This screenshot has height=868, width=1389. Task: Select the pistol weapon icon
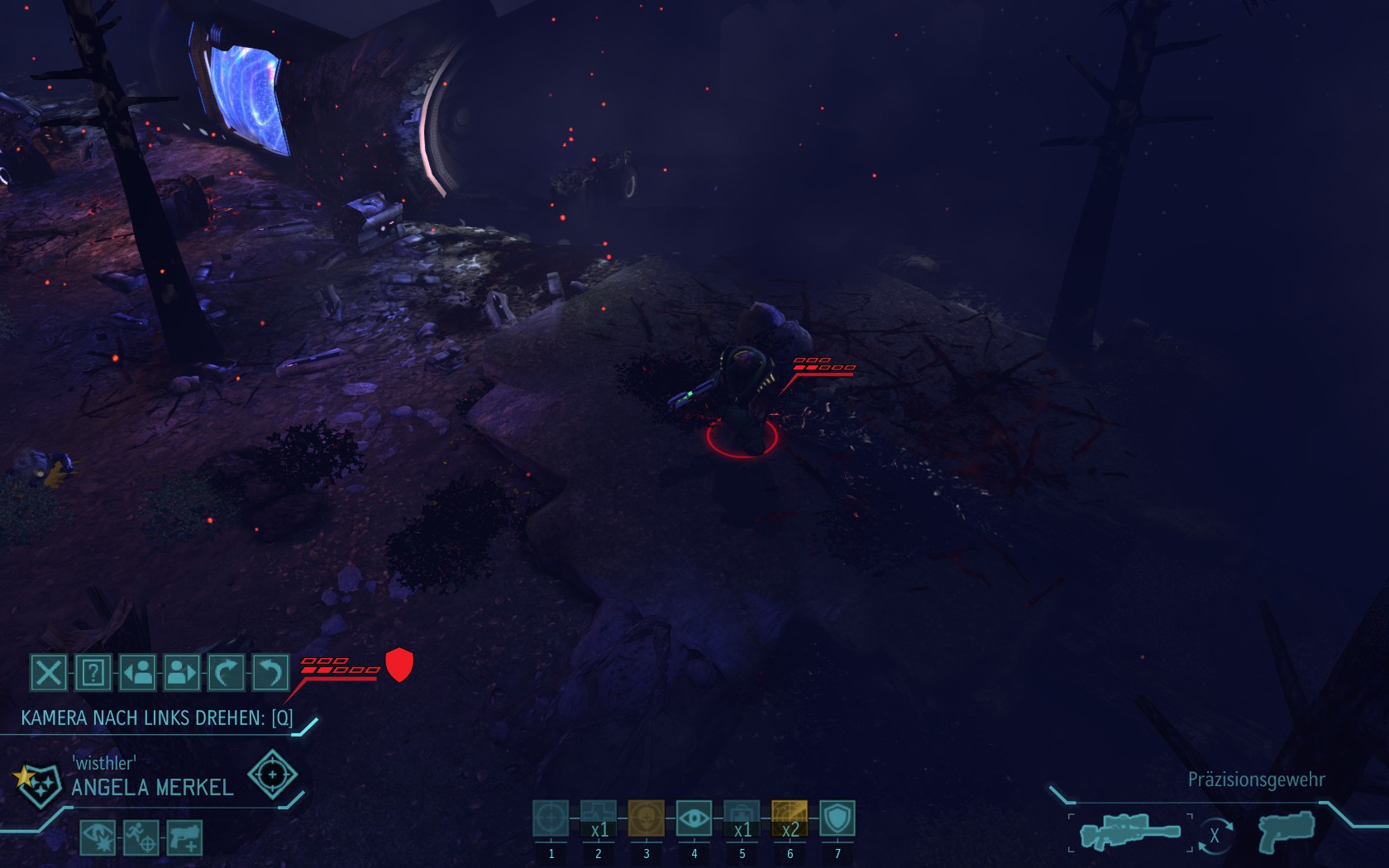pos(1286,832)
